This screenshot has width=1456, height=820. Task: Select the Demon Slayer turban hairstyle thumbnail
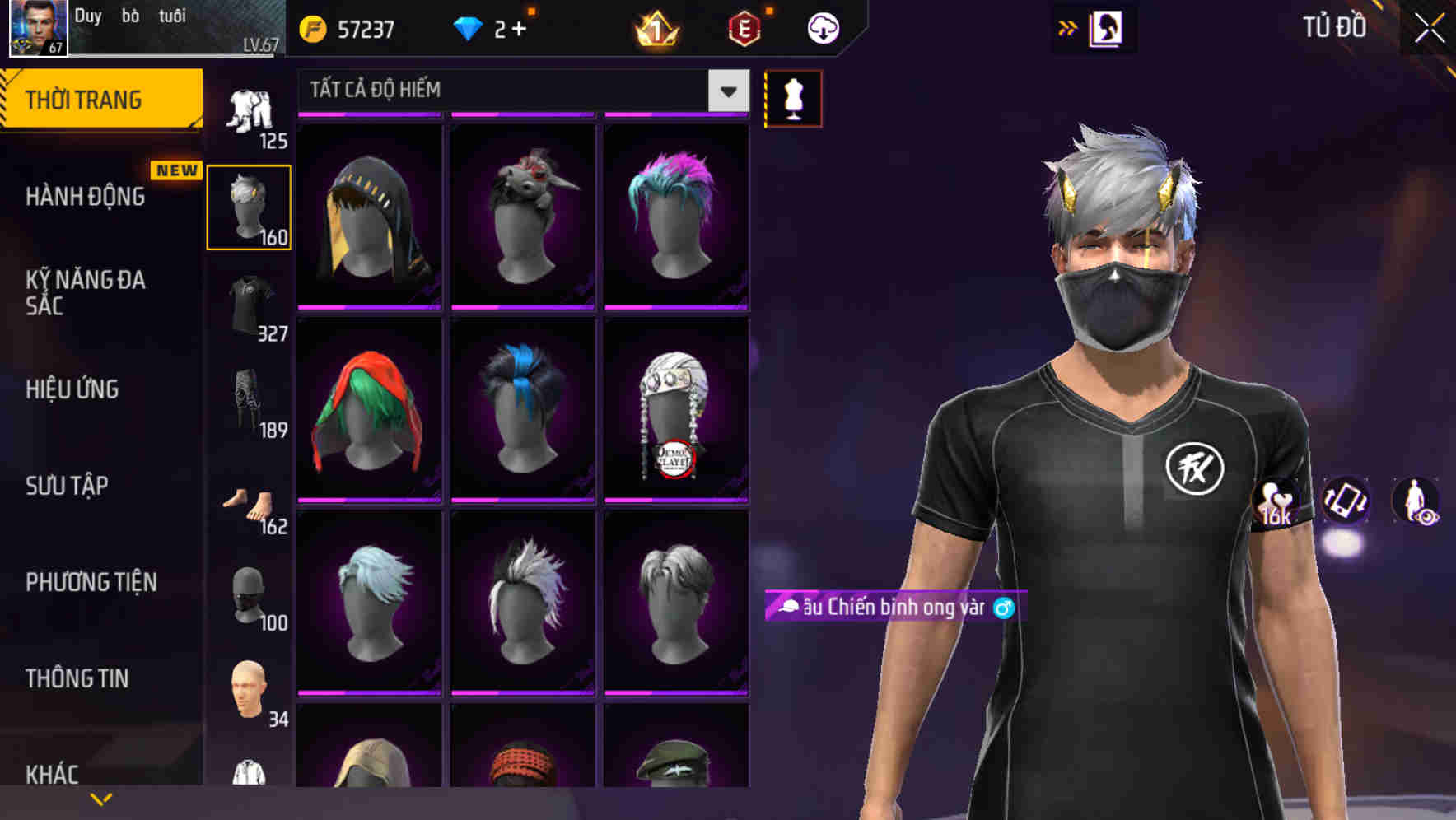pos(677,412)
